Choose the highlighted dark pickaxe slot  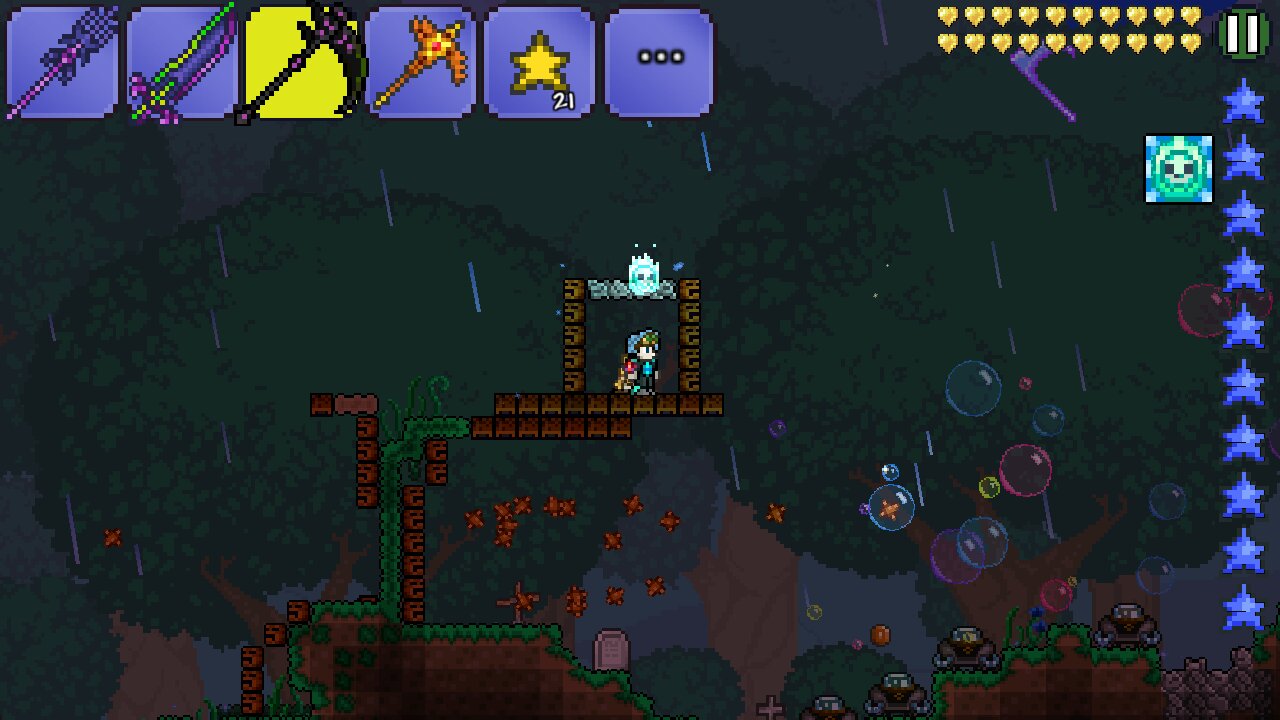[x=301, y=63]
